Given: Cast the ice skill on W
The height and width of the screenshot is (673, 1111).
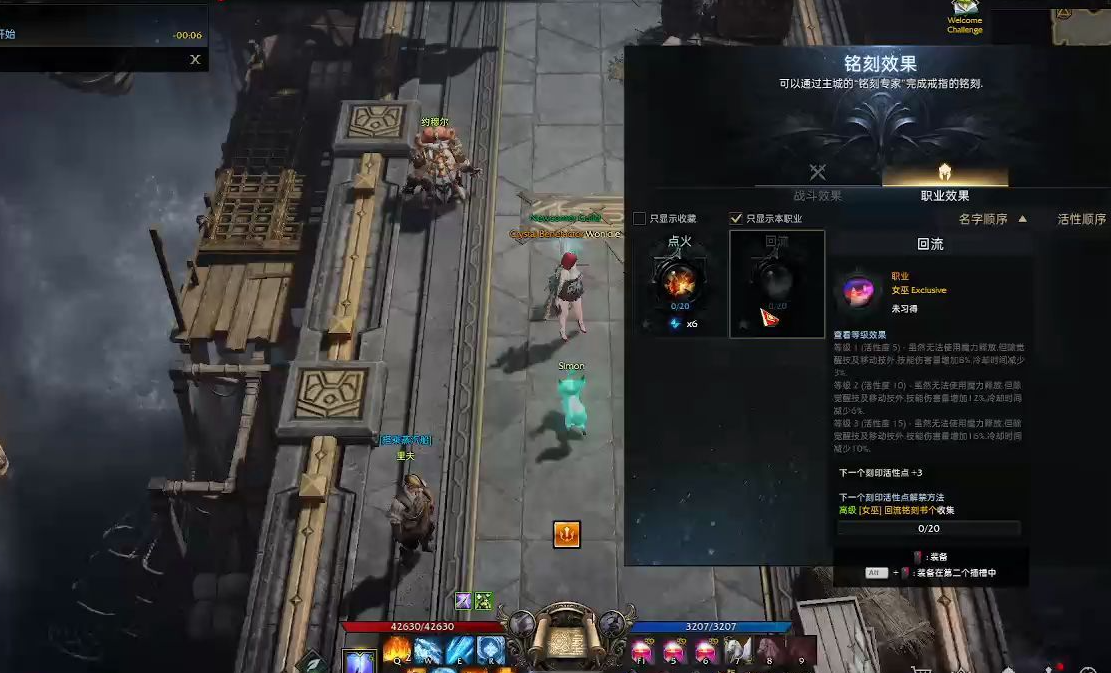Looking at the screenshot, I should (428, 651).
